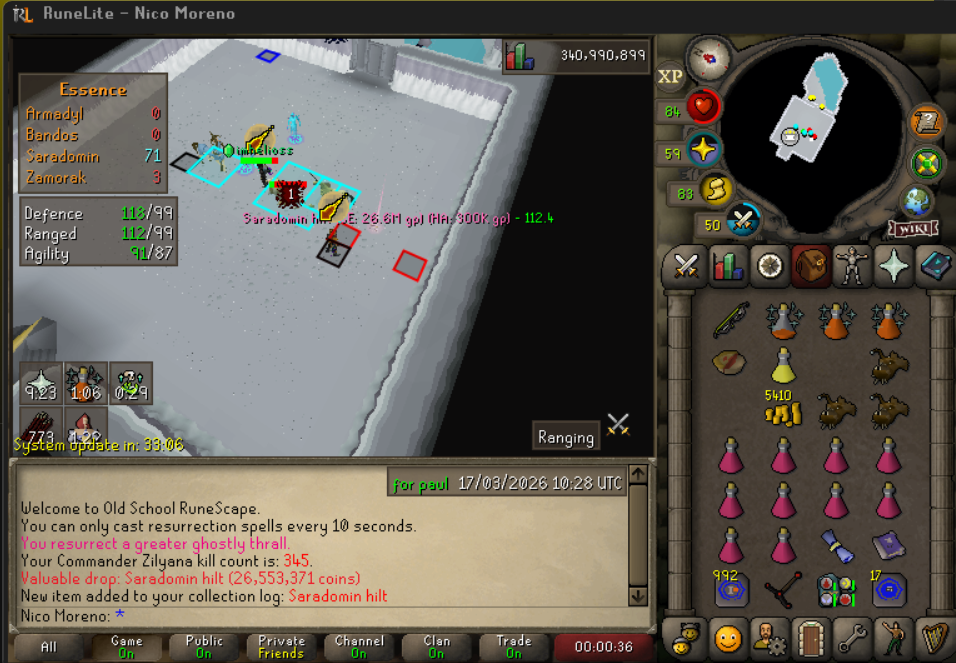Open the world map globe
Screen dimensions: 956x663
917,200
